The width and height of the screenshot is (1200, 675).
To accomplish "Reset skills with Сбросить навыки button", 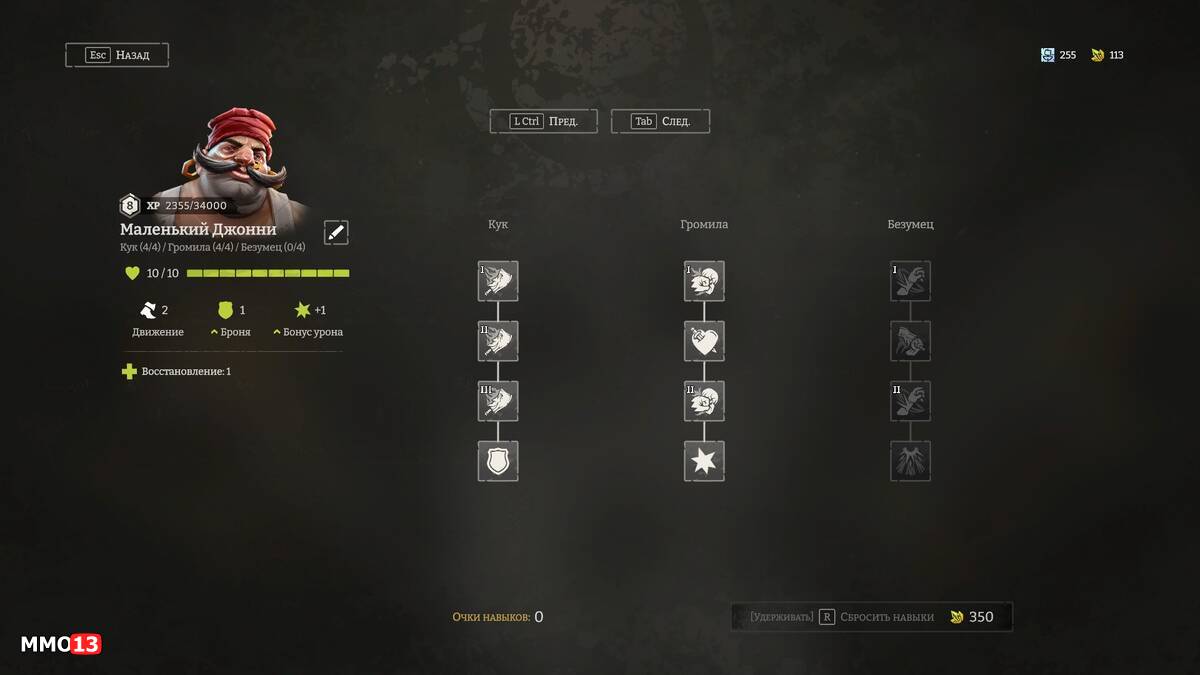I will click(x=872, y=617).
